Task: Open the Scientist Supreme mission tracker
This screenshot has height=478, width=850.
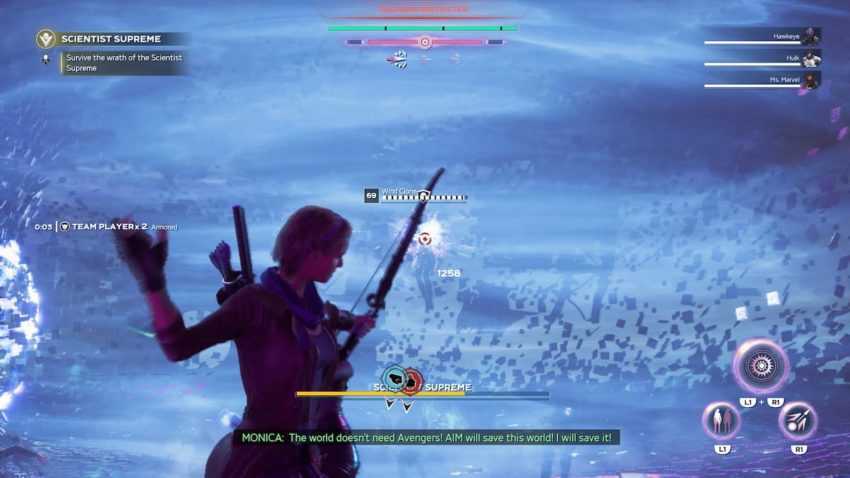Action: [110, 39]
